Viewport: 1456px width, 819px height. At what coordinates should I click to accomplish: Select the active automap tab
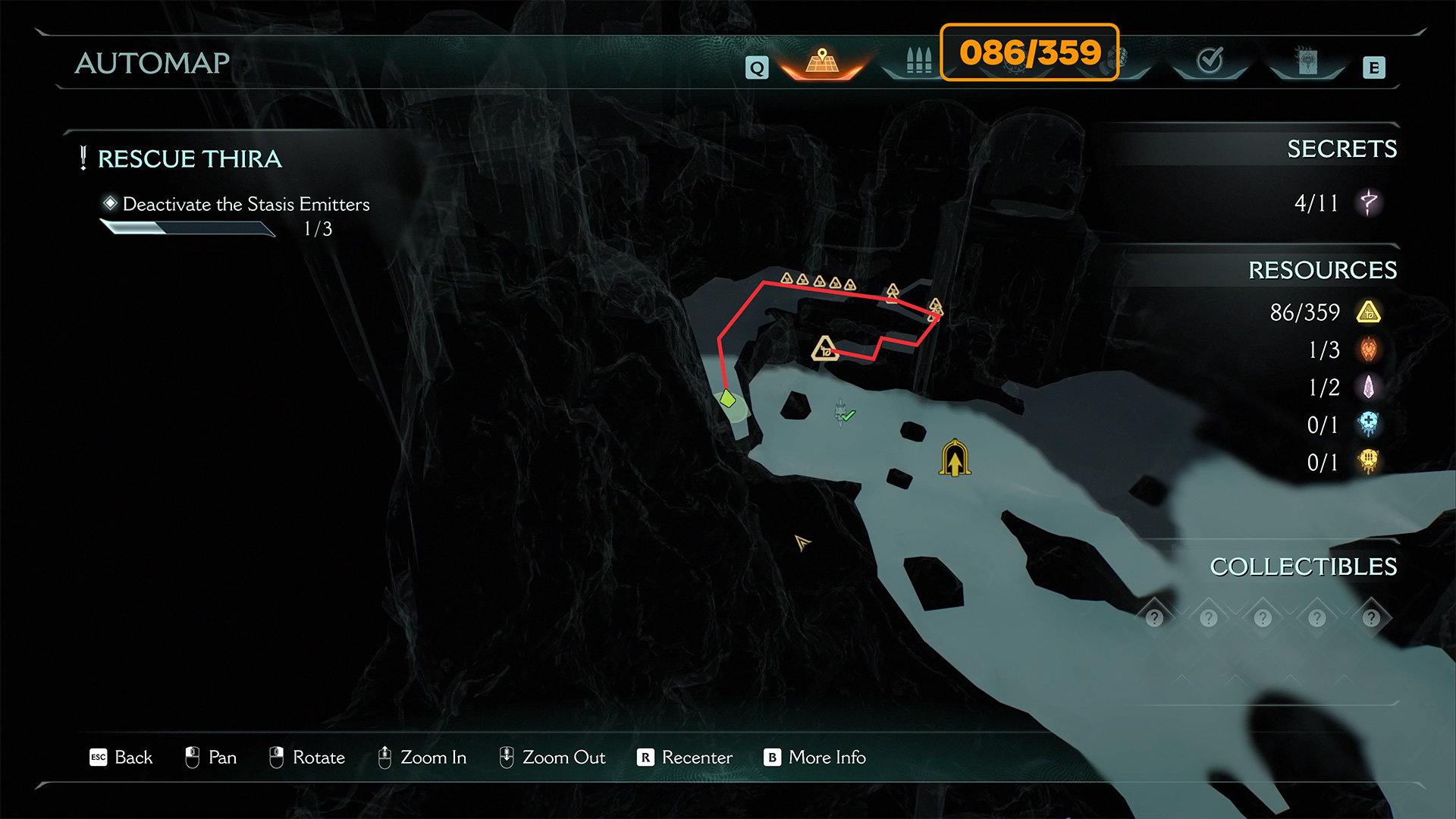822,61
